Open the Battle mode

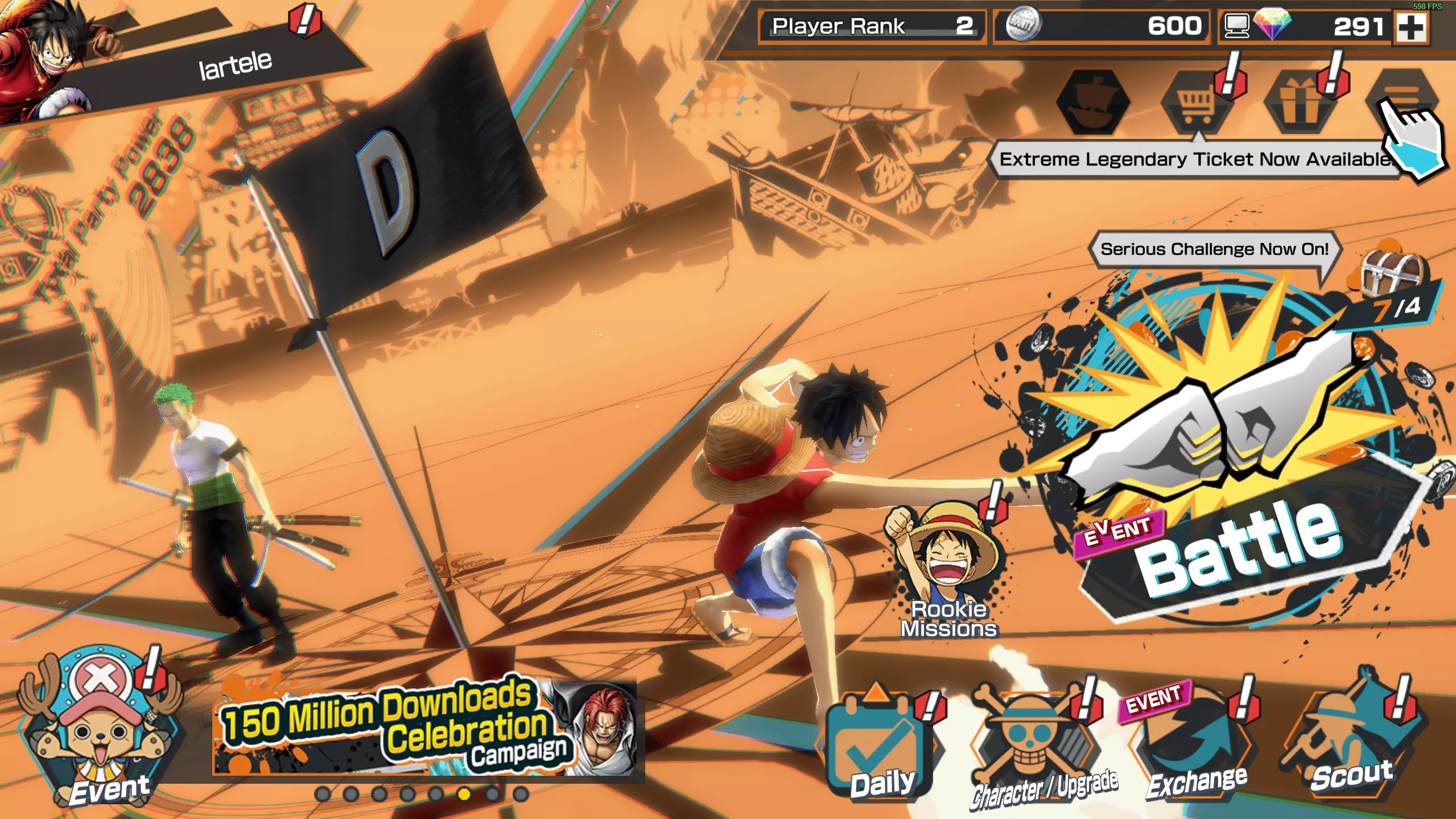1235,484
